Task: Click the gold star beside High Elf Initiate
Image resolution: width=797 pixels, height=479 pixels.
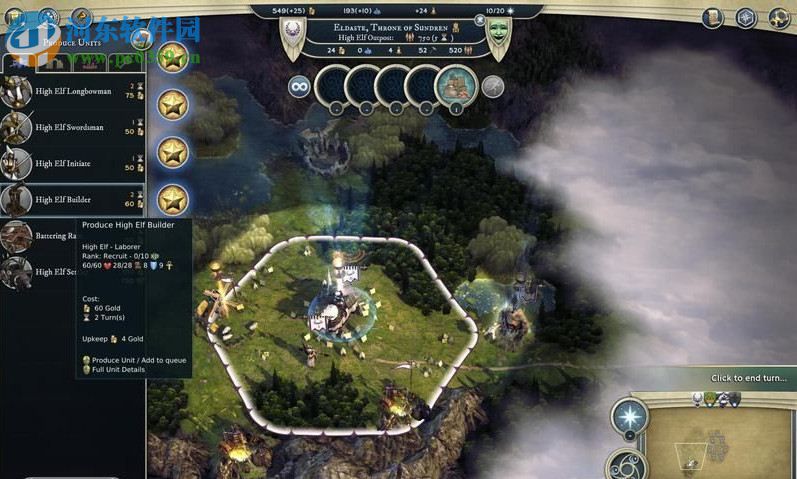Action: [x=173, y=152]
